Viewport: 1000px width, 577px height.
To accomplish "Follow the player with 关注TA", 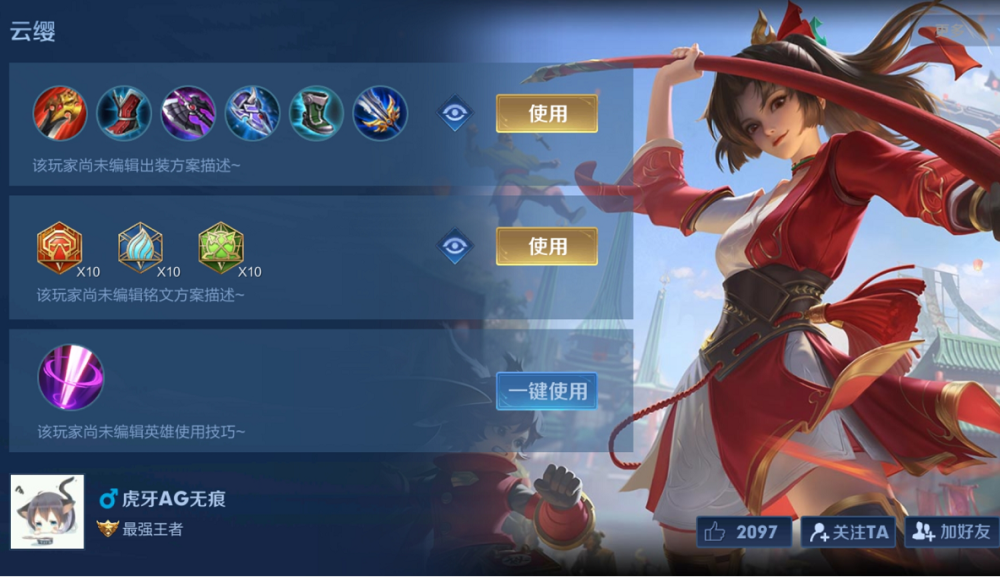I will (x=849, y=532).
